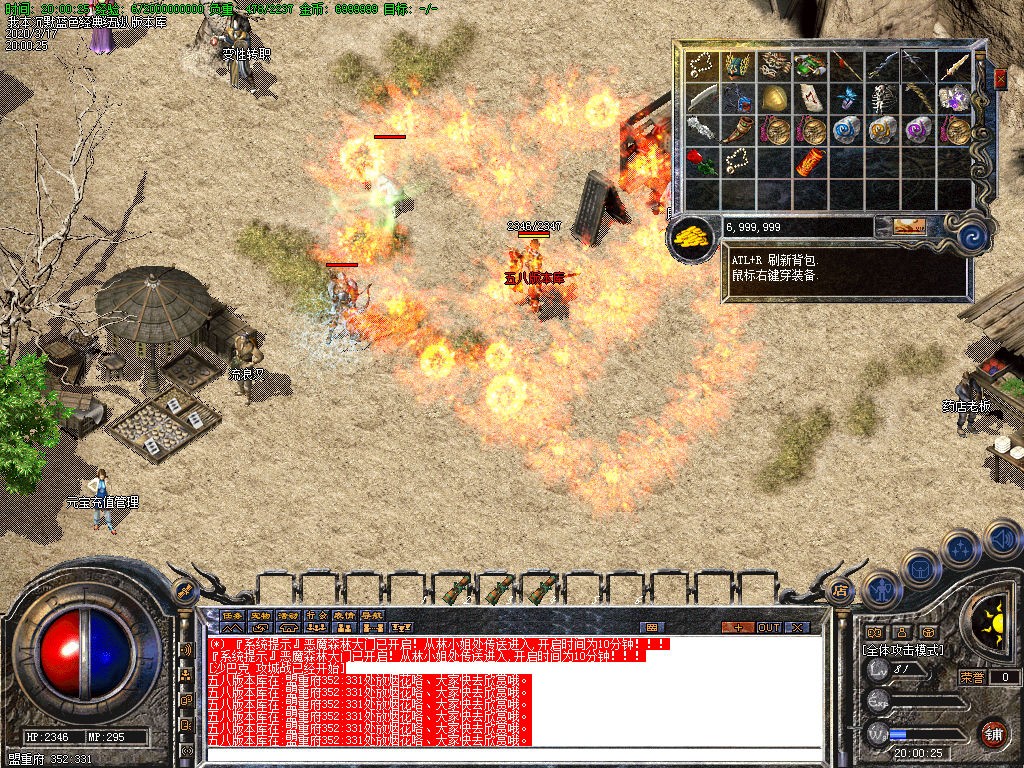
Task: Select the drinking horn item
Action: click(739, 129)
